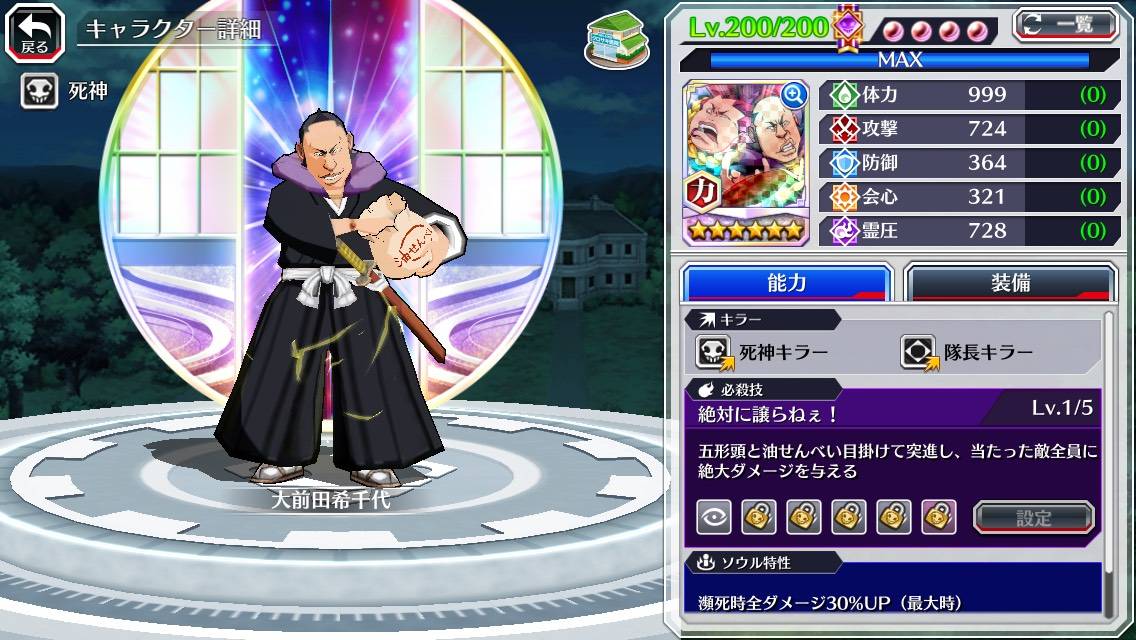Toggle the eye preview icon
Viewport: 1136px width, 640px height.
click(714, 517)
